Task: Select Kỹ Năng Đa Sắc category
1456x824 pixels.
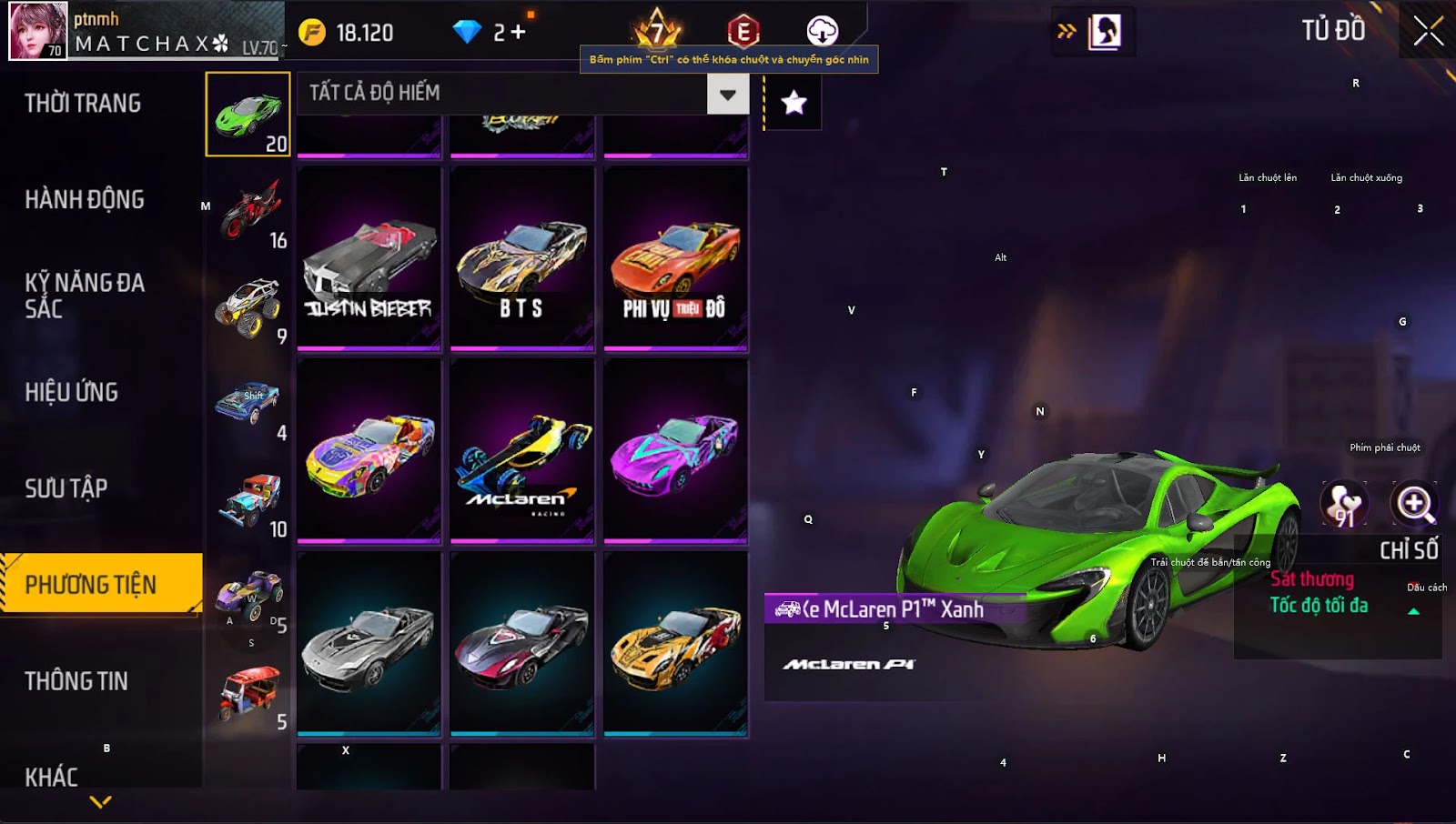Action: 85,296
